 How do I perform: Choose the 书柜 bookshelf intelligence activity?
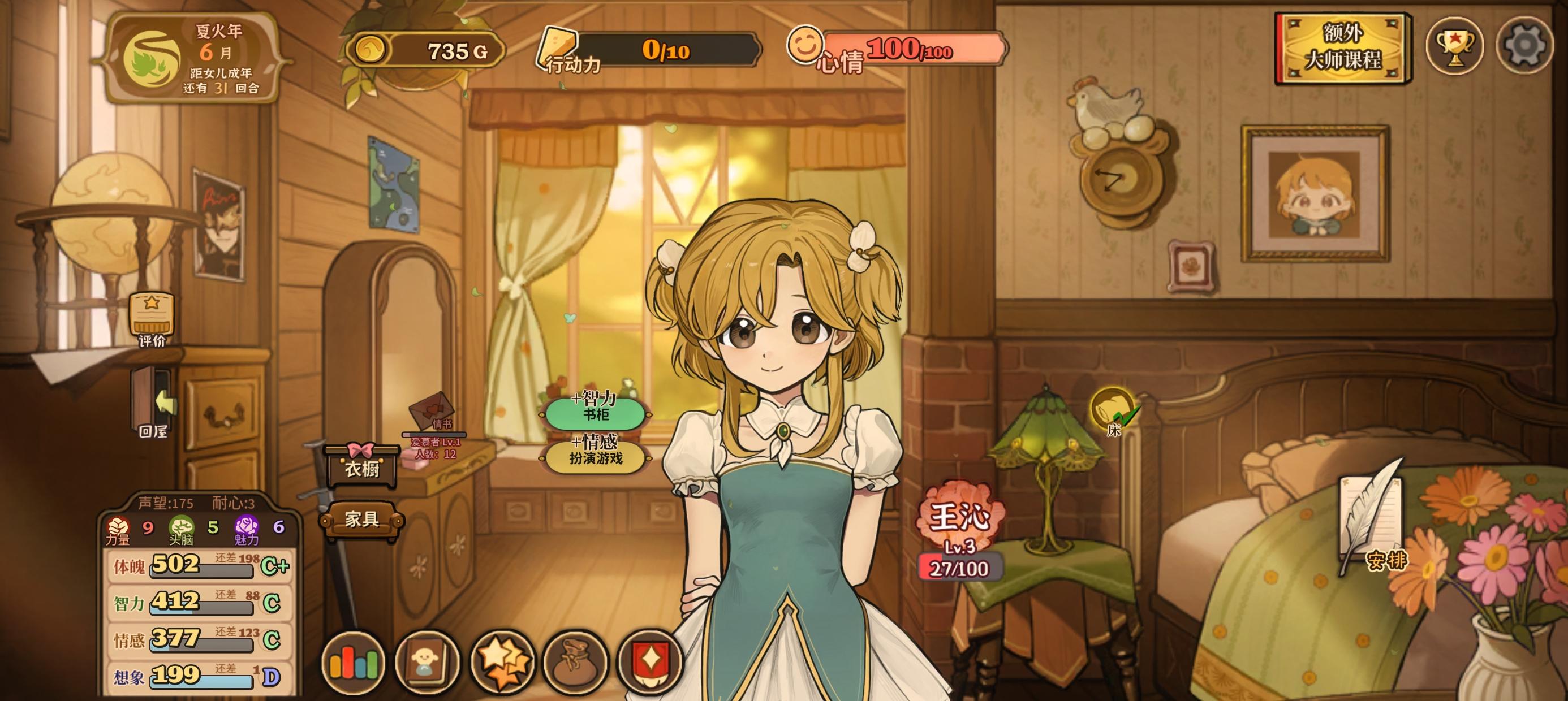tap(595, 409)
